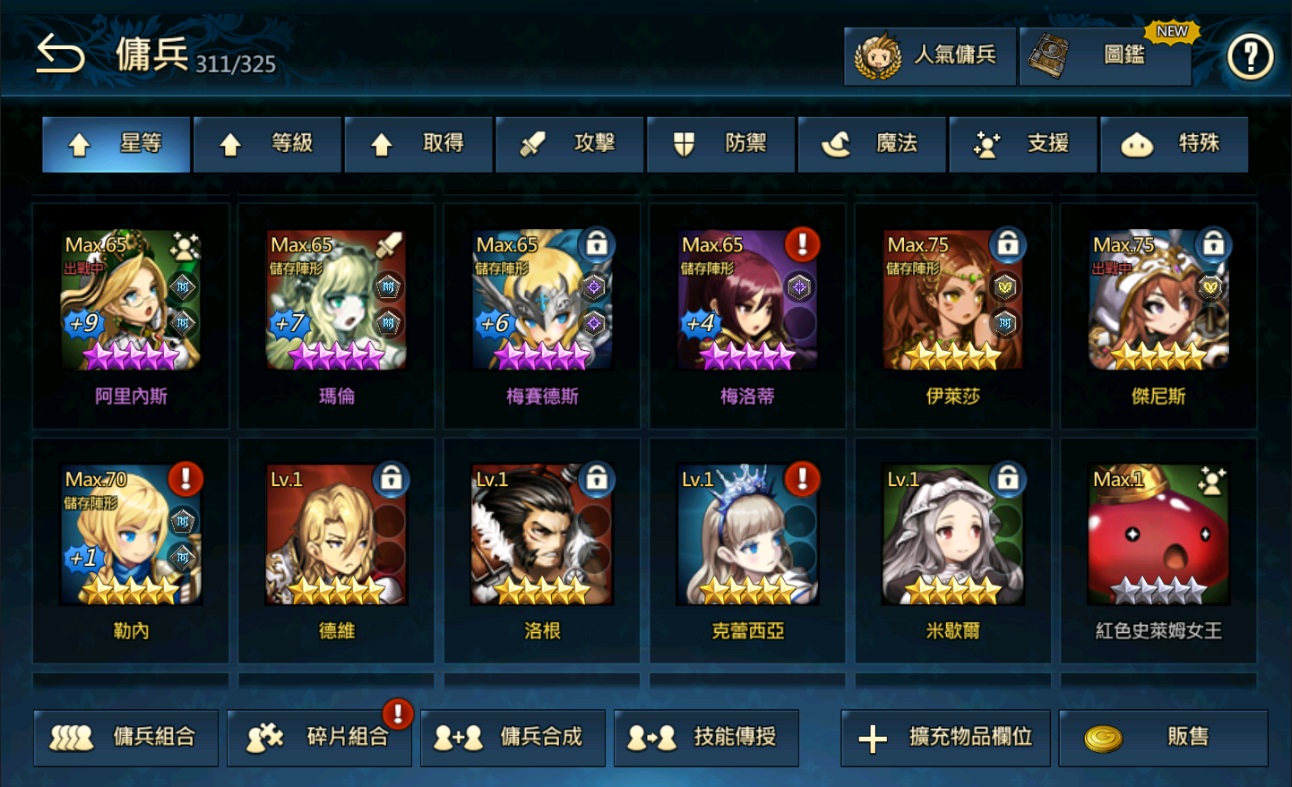Viewport: 1292px width, 787px height.
Task: Open 傭兵組合 mercenary combination
Action: [126, 738]
